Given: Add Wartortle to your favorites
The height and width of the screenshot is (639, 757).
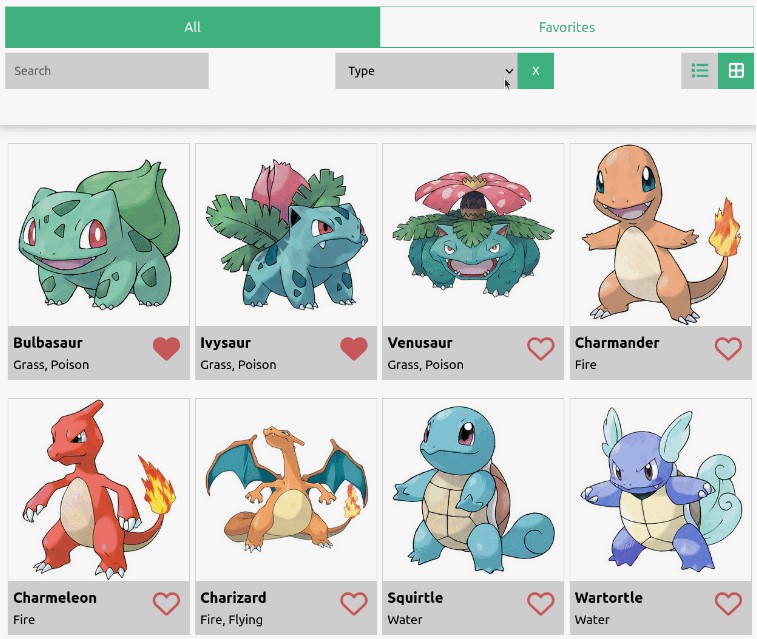Looking at the screenshot, I should click(x=728, y=603).
